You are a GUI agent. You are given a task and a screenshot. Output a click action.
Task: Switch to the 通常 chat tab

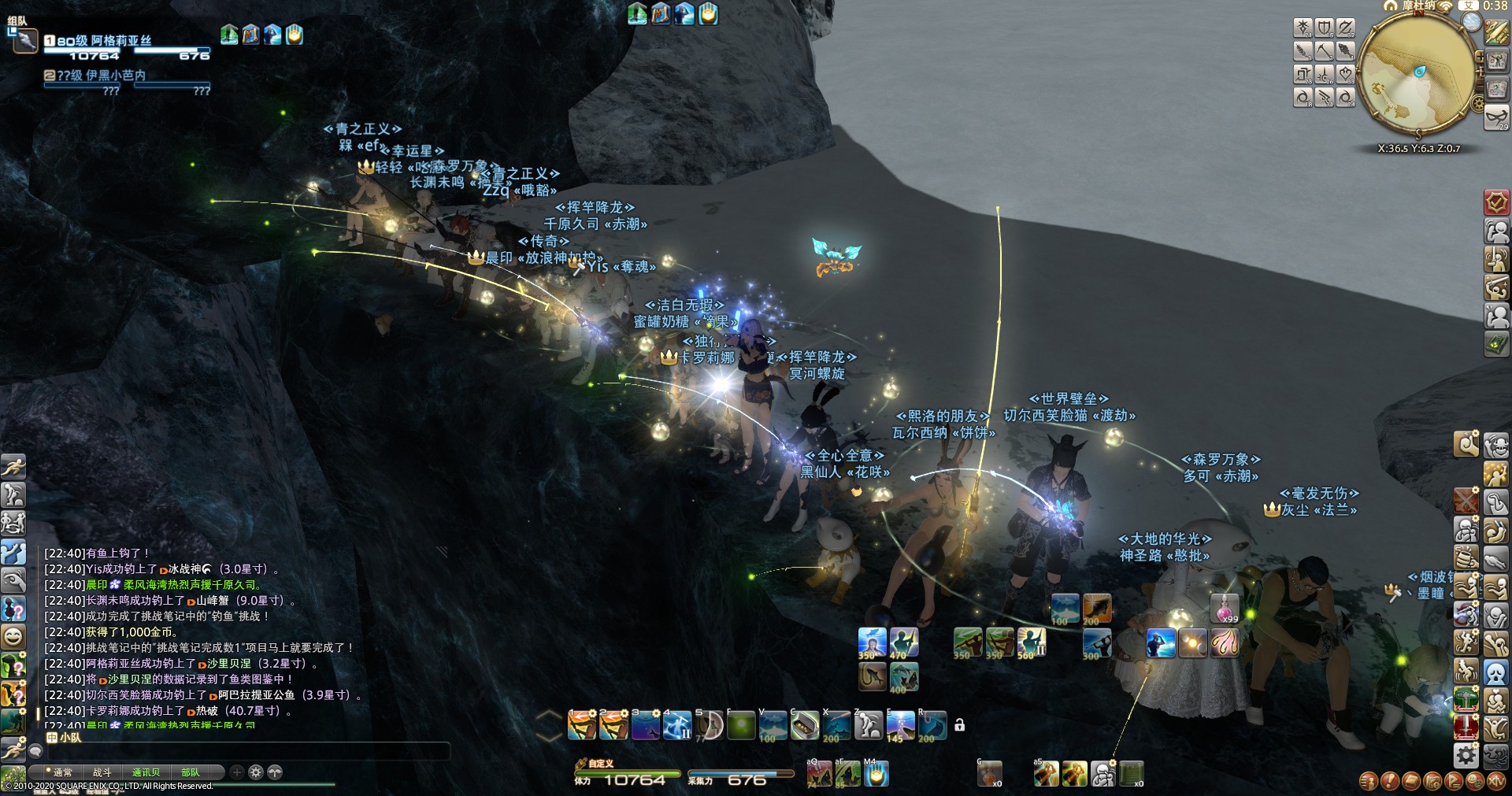pos(61,772)
